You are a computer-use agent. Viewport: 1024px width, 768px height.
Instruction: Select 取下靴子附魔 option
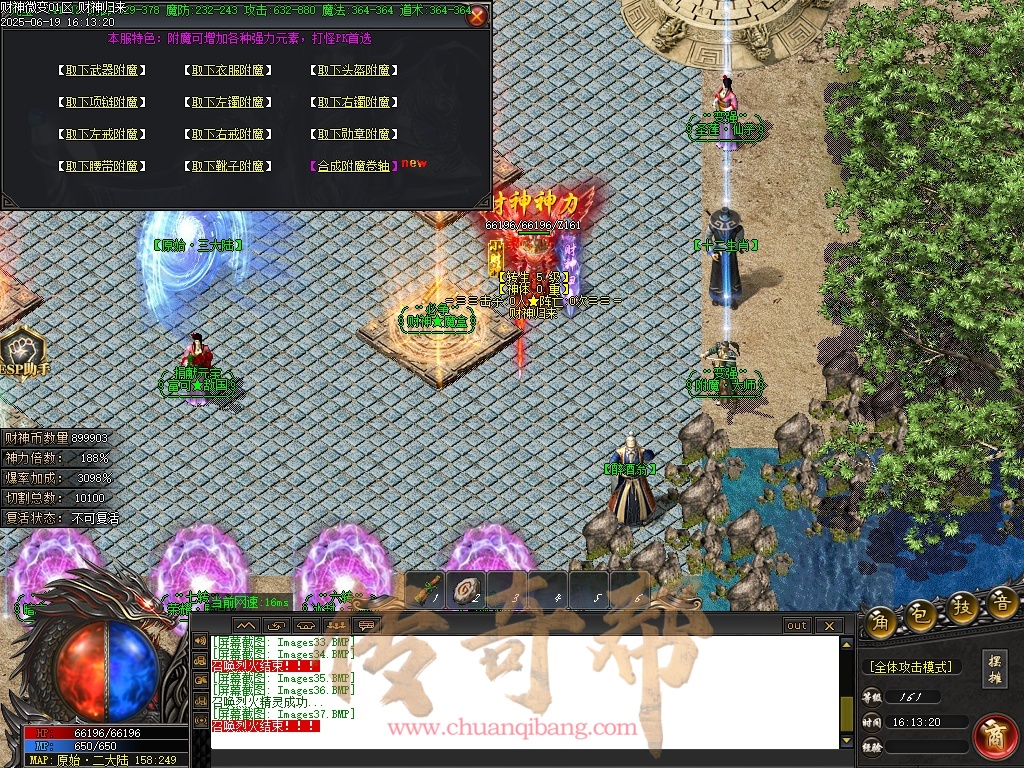pyautogui.click(x=228, y=166)
